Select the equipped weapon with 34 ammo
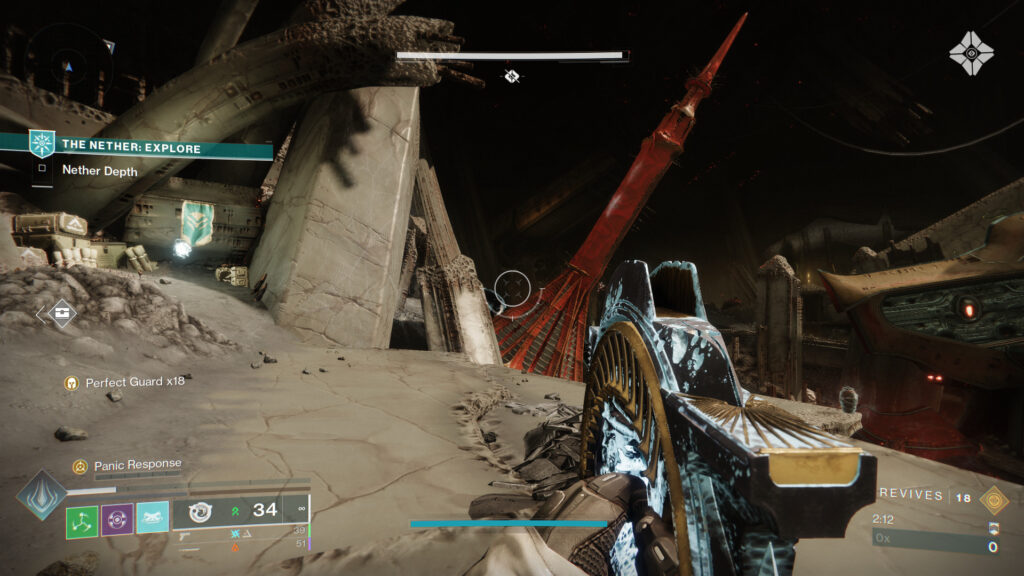Screen dimensions: 1024x576 [238, 511]
